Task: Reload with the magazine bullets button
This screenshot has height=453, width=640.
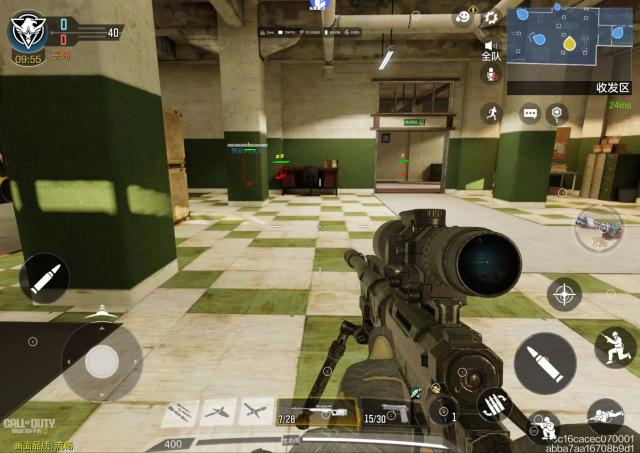Action: tap(494, 405)
